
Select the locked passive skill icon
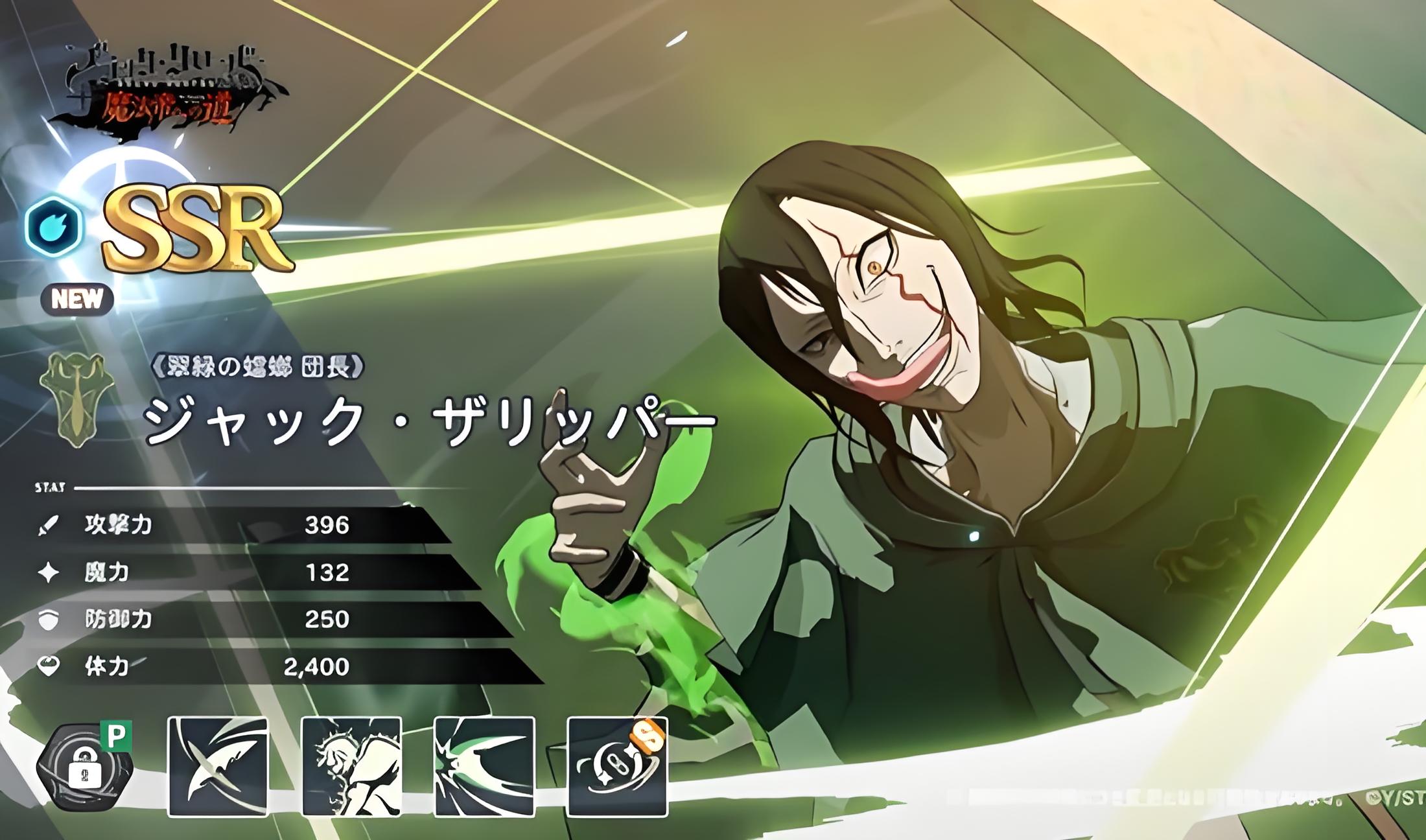click(x=85, y=768)
